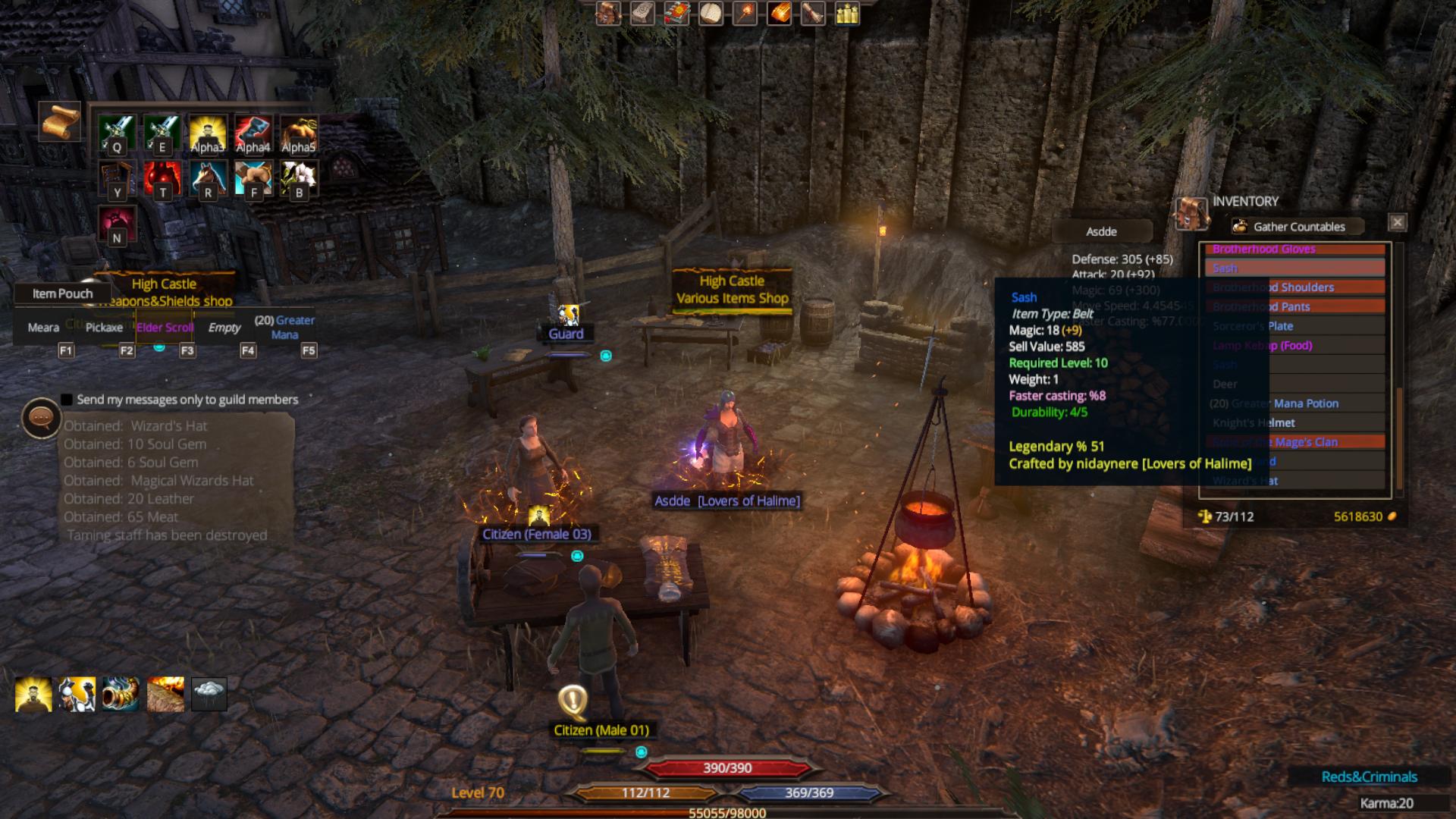Viewport: 1456px width, 819px height.
Task: Activate the sword skill bound to Q
Action: 116,133
